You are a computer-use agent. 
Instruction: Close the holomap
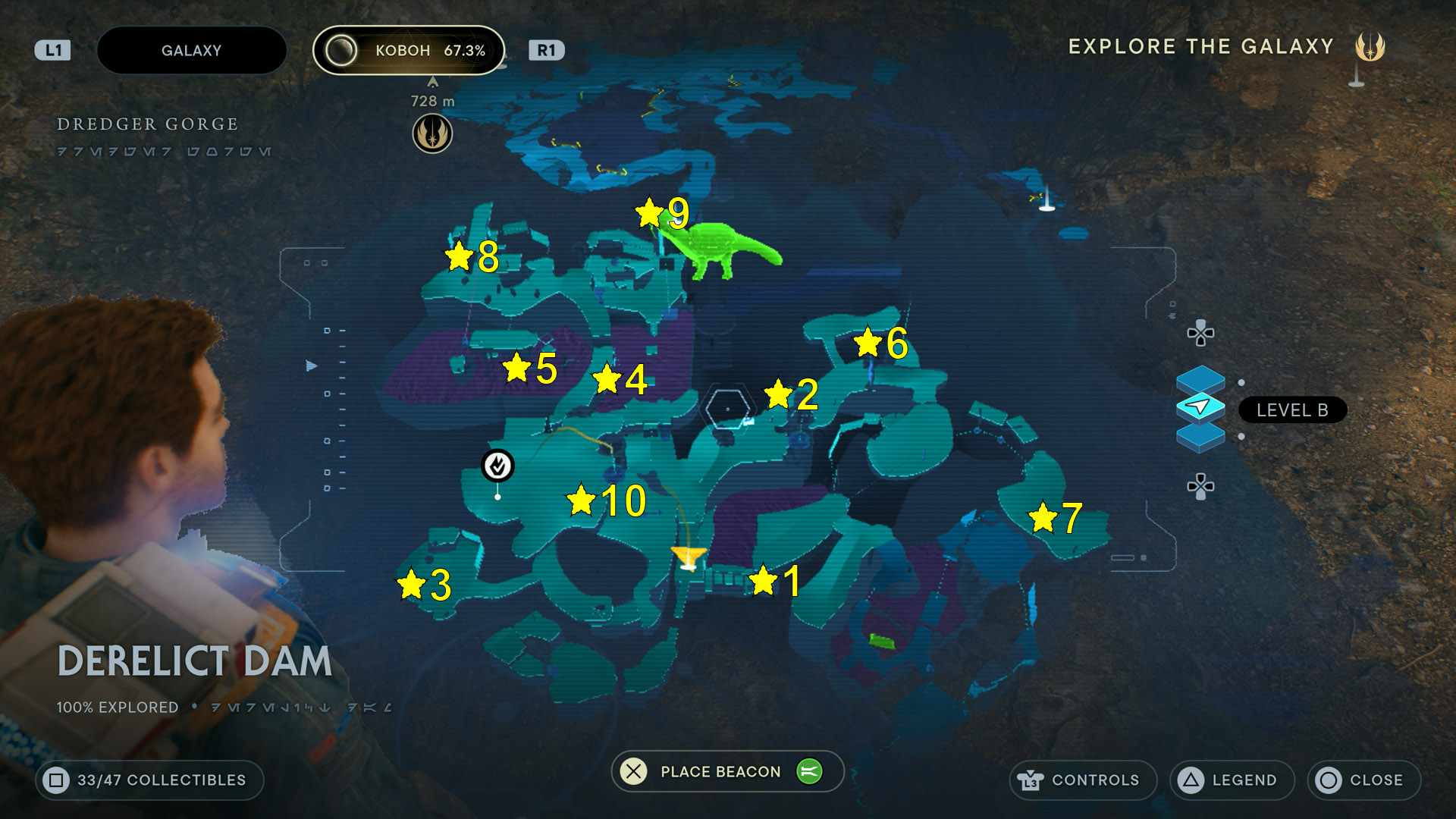(x=1363, y=780)
